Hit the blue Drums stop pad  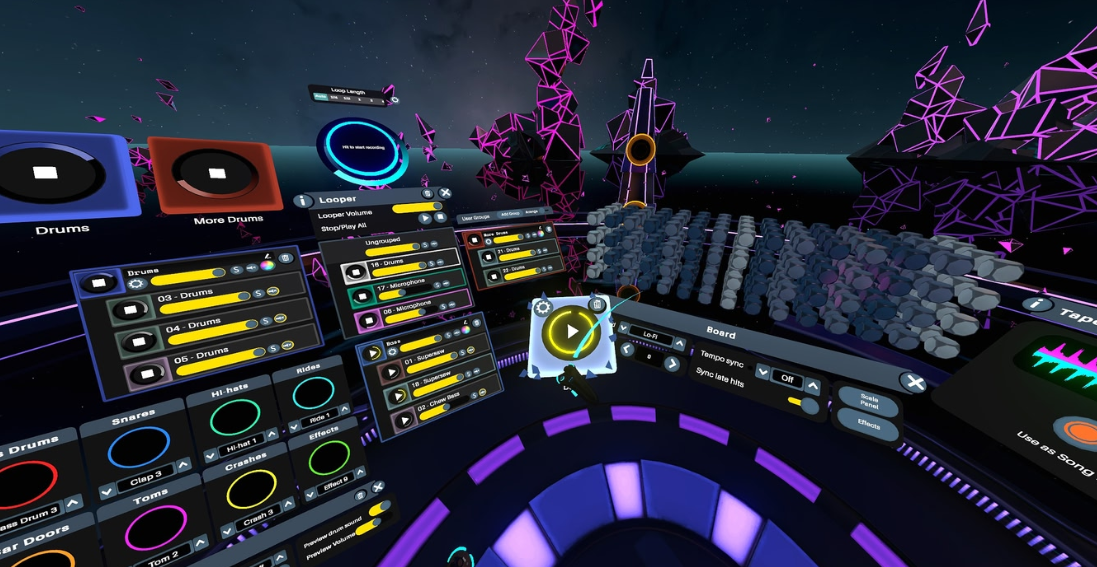click(x=45, y=173)
